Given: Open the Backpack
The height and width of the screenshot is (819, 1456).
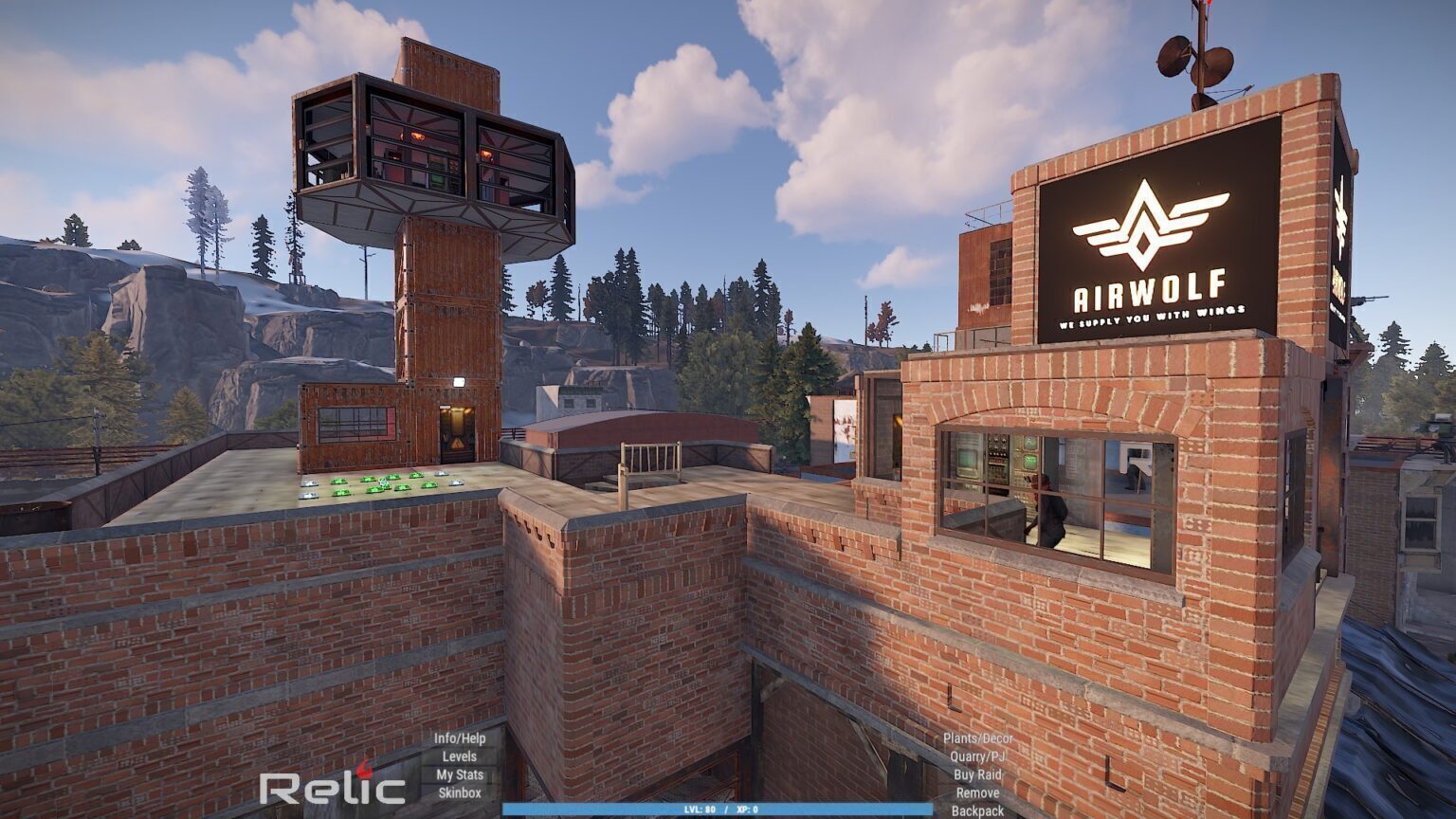Looking at the screenshot, I should point(977,810).
